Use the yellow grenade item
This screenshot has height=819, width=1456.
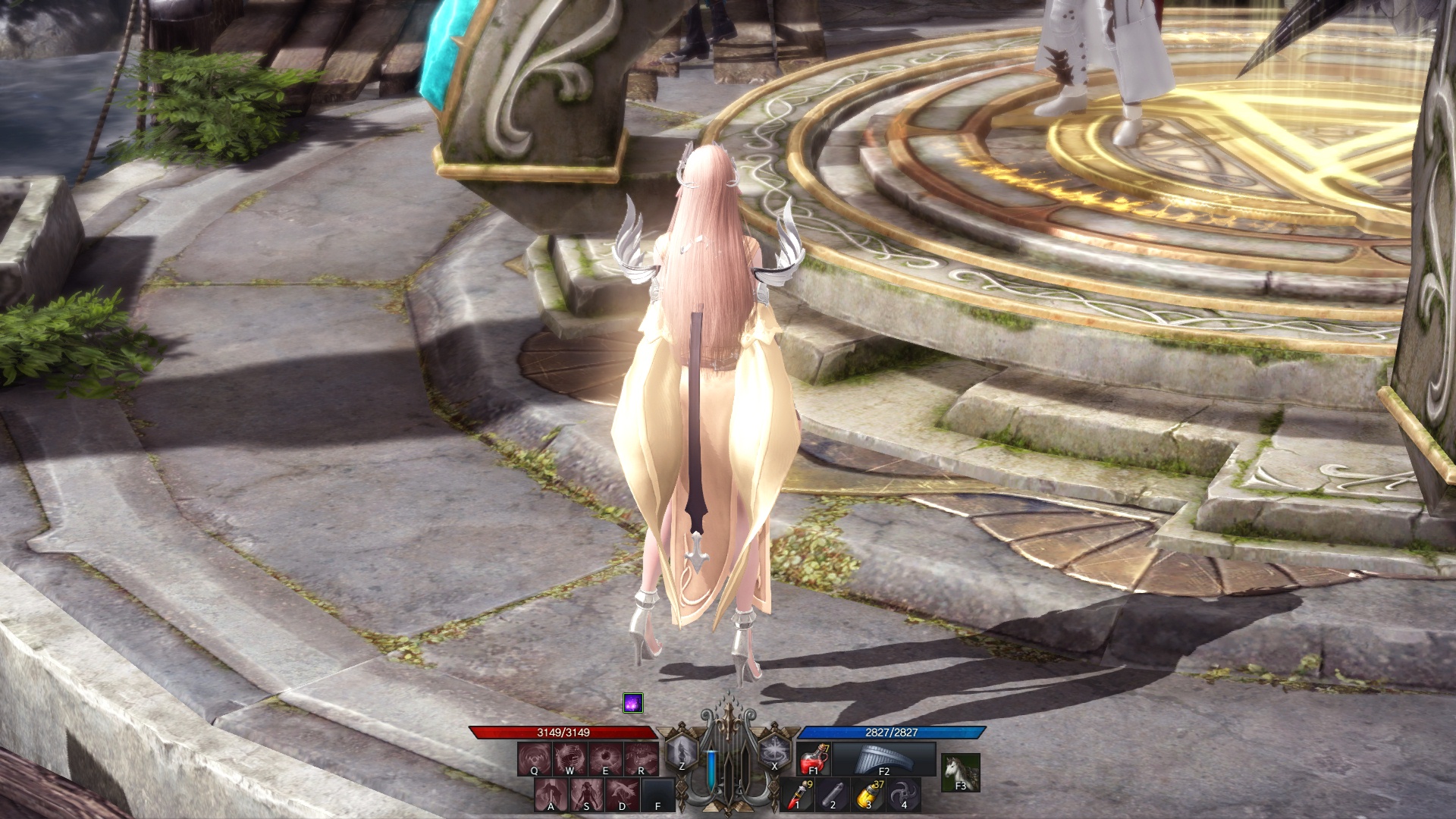pyautogui.click(x=868, y=794)
